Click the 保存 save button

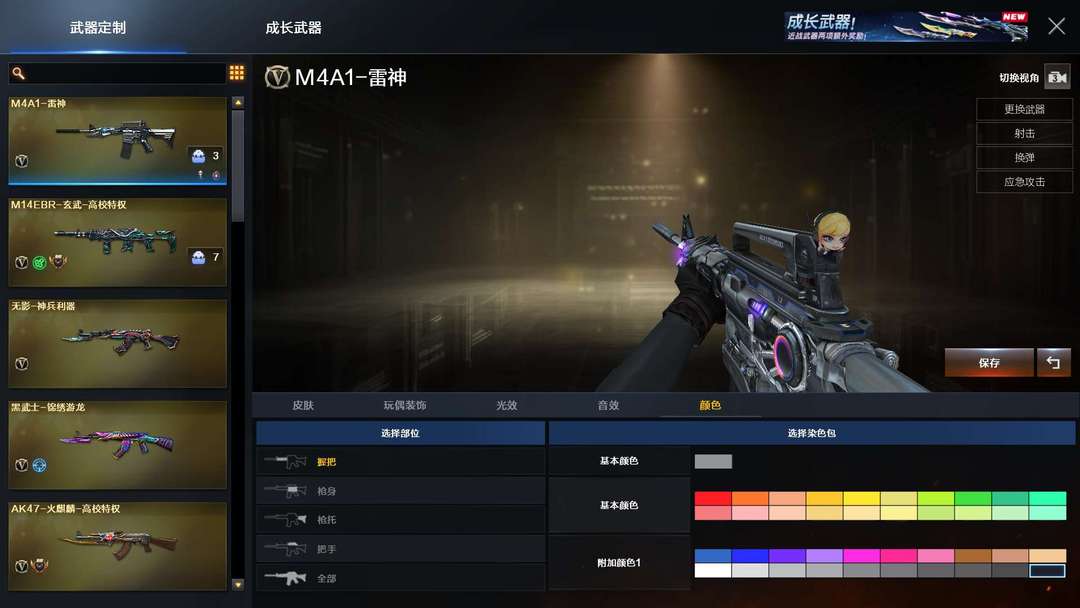tap(989, 362)
